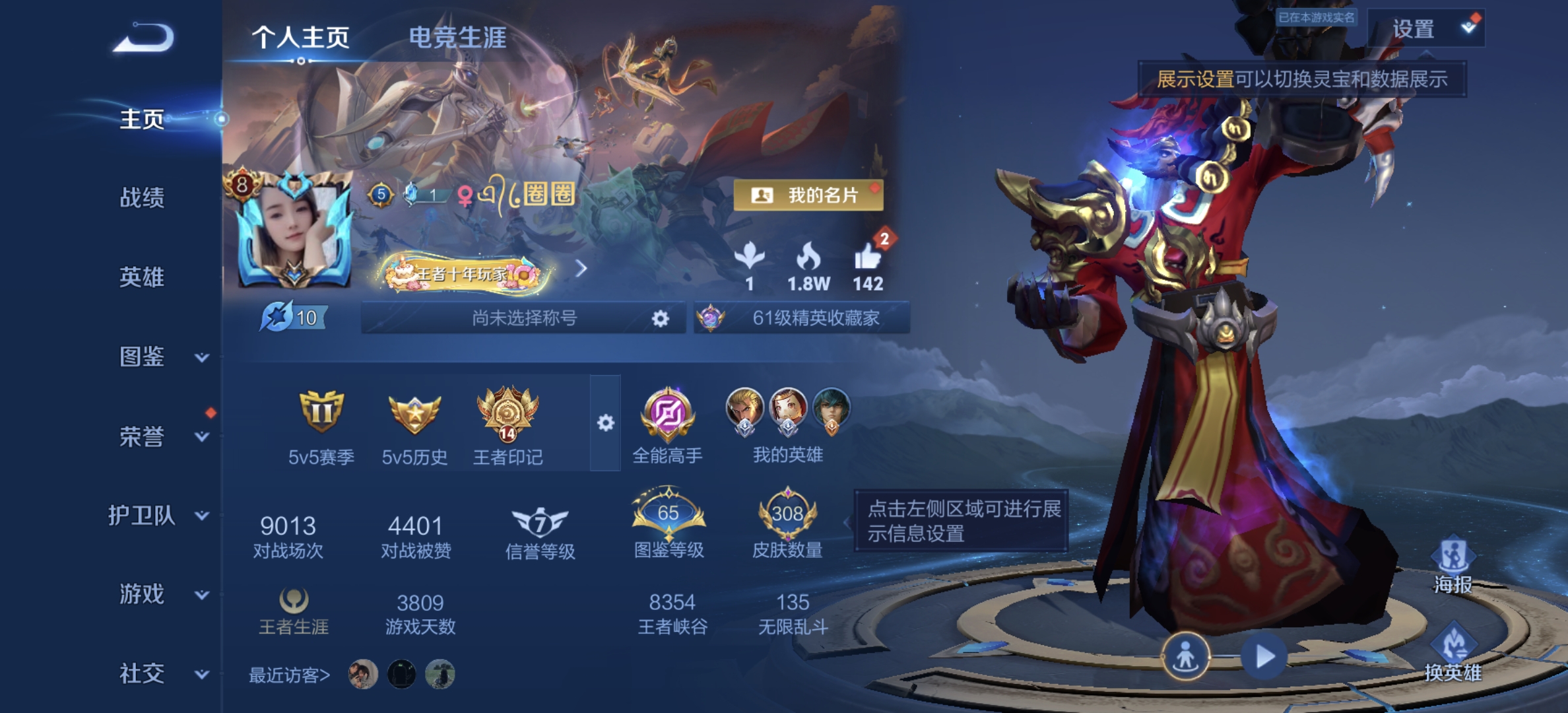Select the 个人主页 tab
1568x713 pixels.
click(x=302, y=38)
